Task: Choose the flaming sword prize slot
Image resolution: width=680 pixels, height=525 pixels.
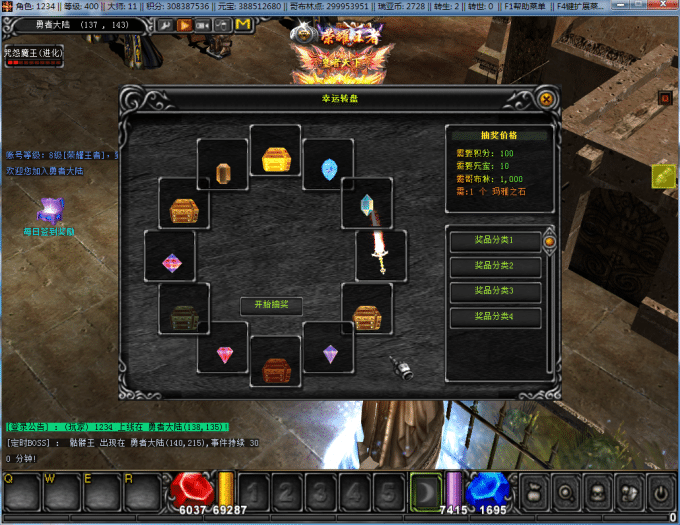Action: [x=380, y=253]
